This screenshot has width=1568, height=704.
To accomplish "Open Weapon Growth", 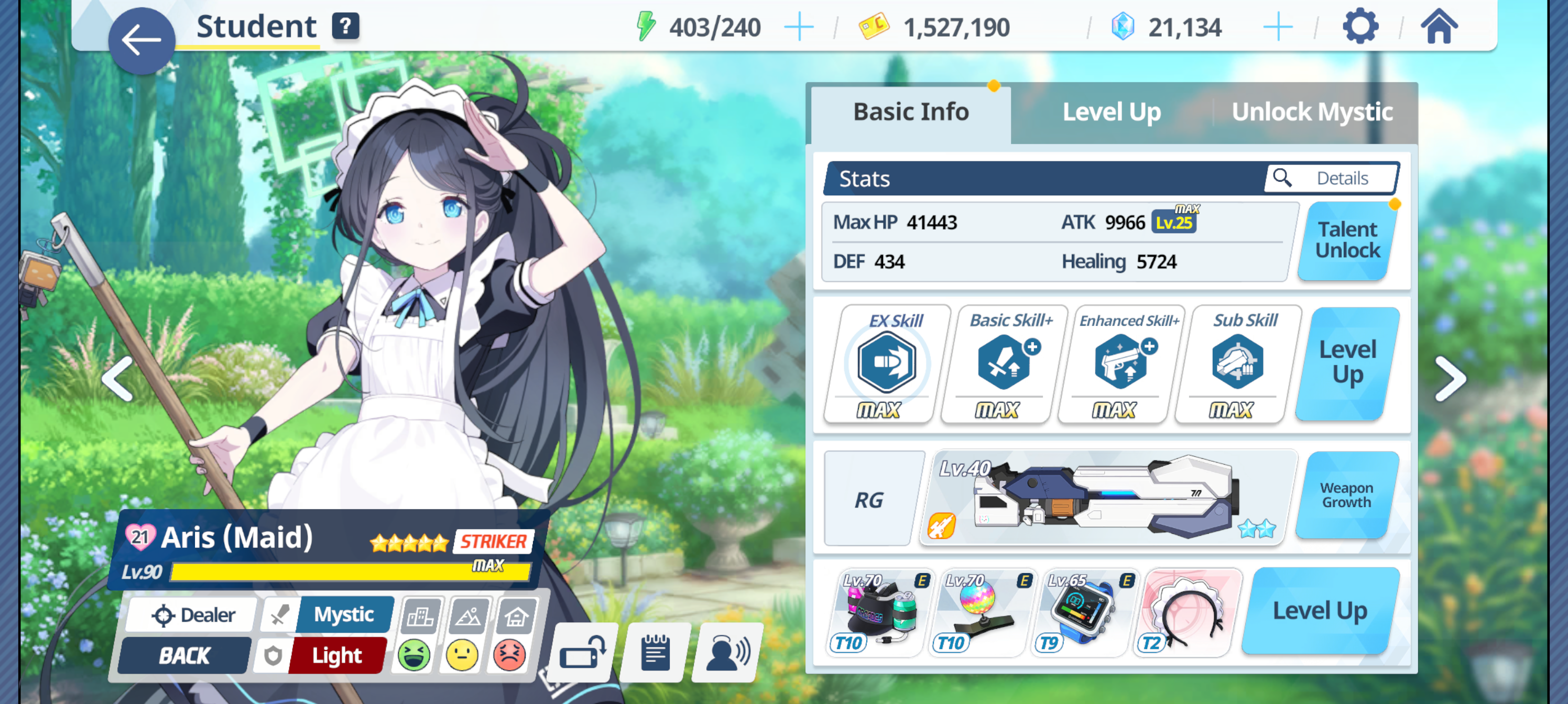I will tap(1346, 496).
